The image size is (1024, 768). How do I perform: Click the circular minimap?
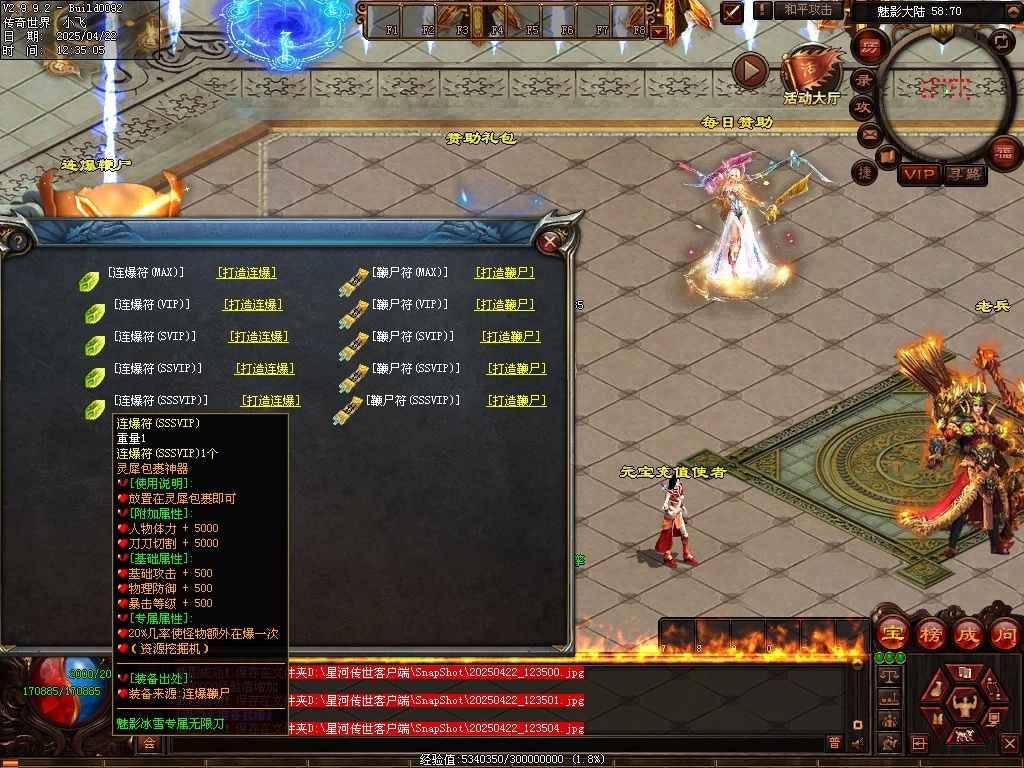pyautogui.click(x=944, y=92)
